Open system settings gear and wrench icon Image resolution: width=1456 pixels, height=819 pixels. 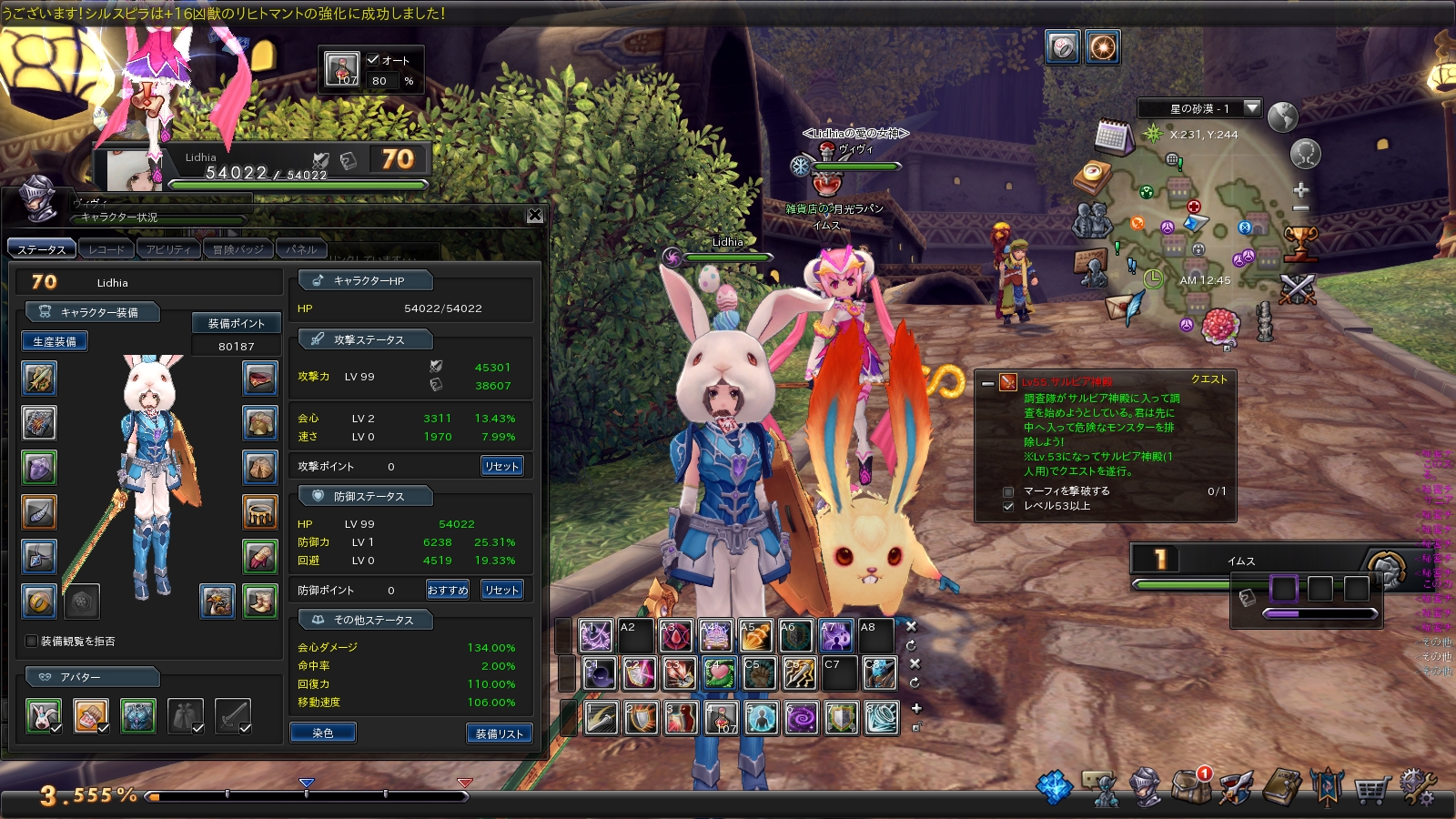[1418, 787]
